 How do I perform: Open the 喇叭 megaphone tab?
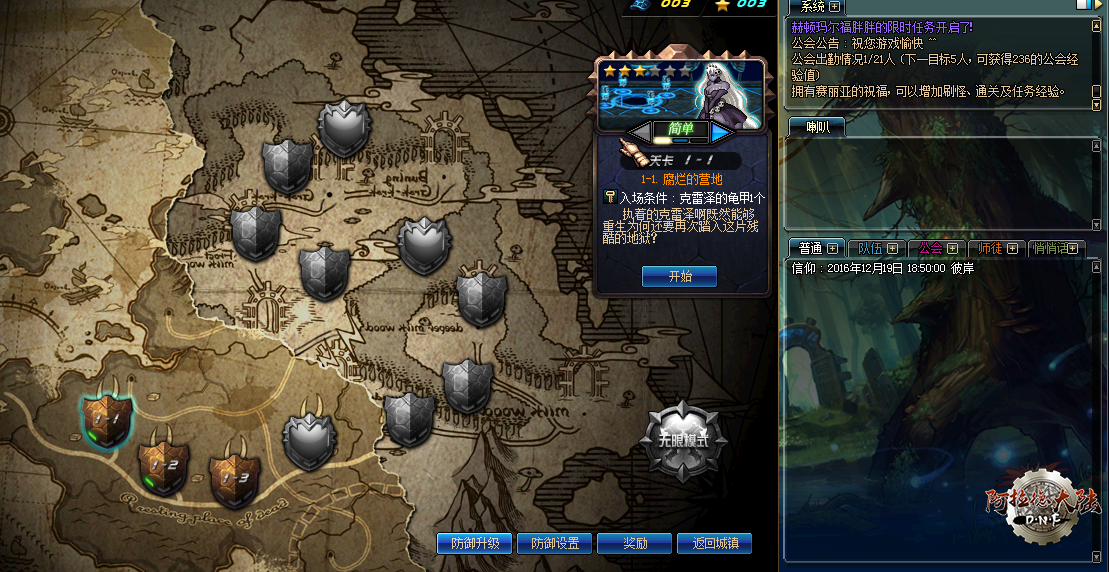point(816,127)
